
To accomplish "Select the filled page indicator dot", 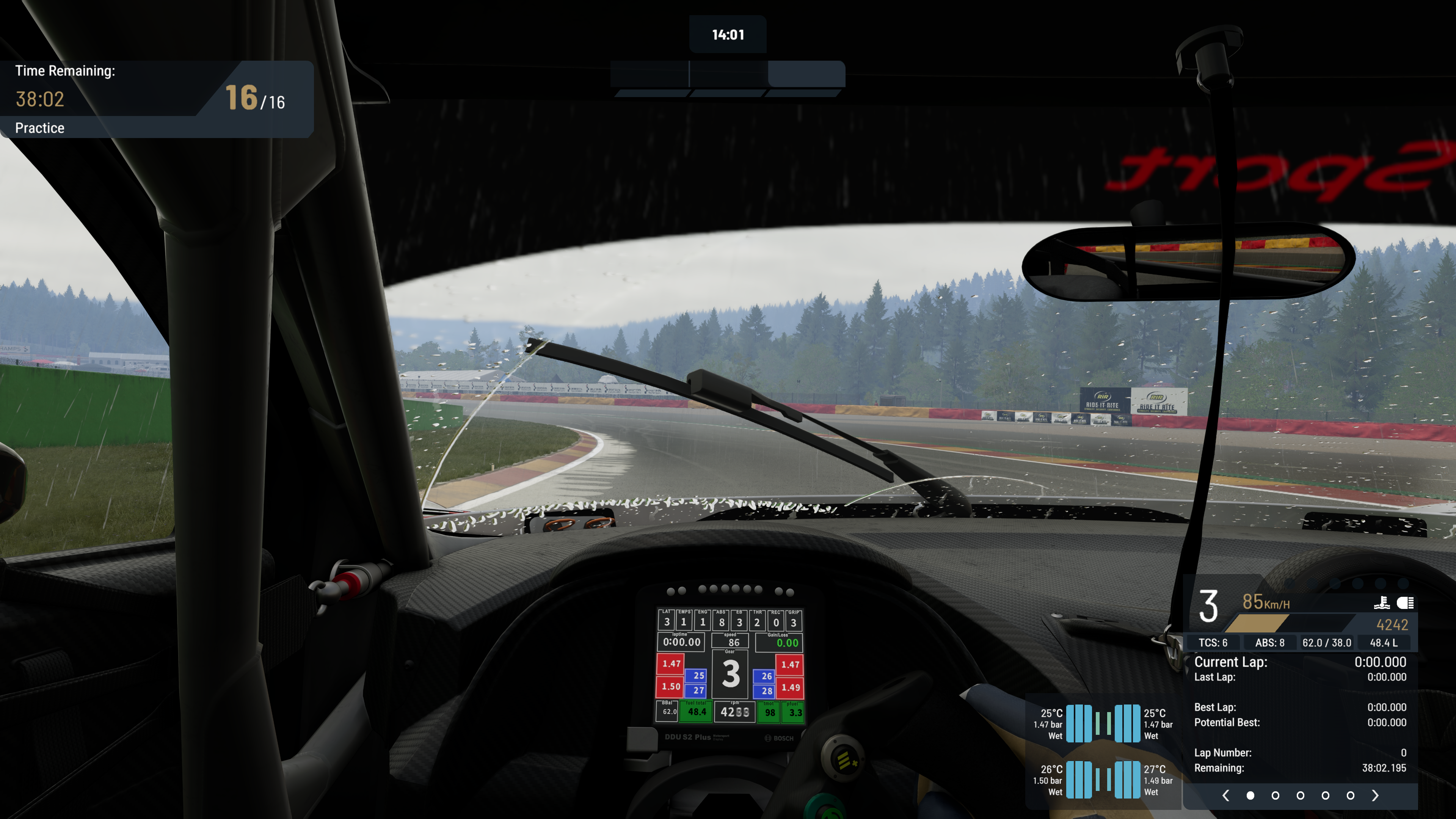I will point(1250,795).
